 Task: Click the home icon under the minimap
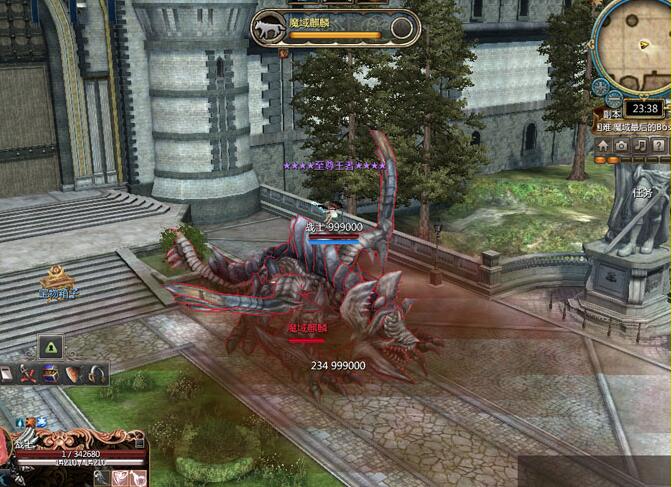[603, 146]
